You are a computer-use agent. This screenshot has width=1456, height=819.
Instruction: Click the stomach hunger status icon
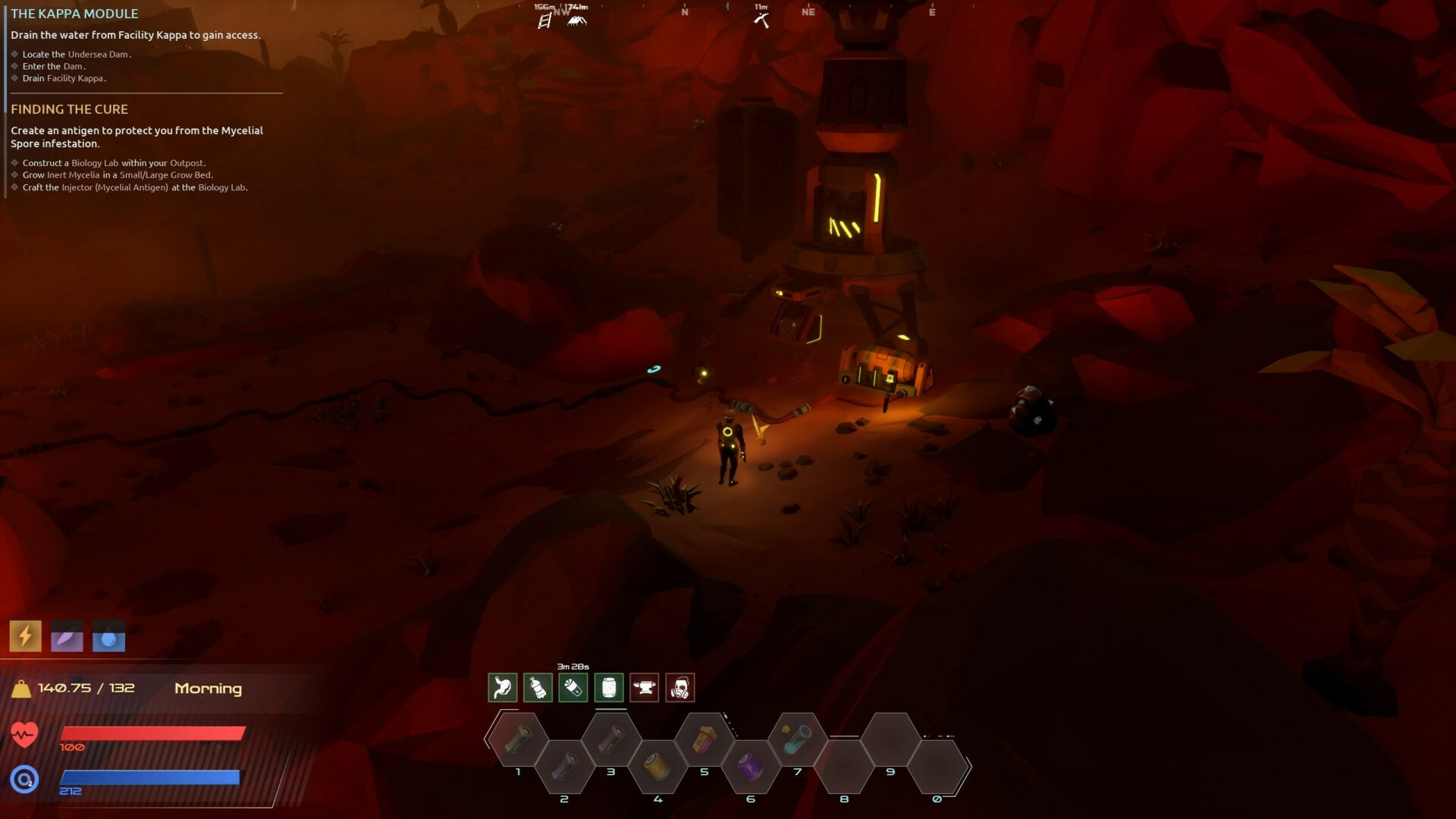coord(503,688)
